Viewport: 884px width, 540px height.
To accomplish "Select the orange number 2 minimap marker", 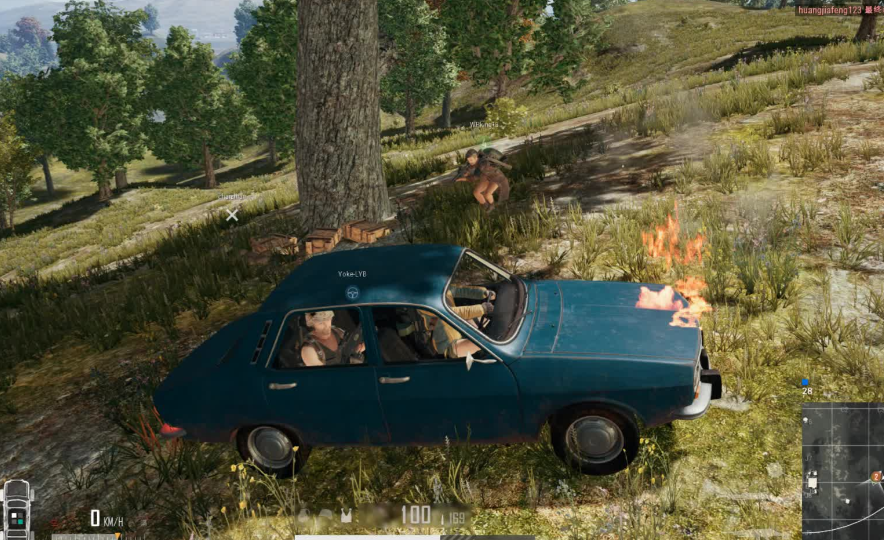I will pyautogui.click(x=876, y=477).
